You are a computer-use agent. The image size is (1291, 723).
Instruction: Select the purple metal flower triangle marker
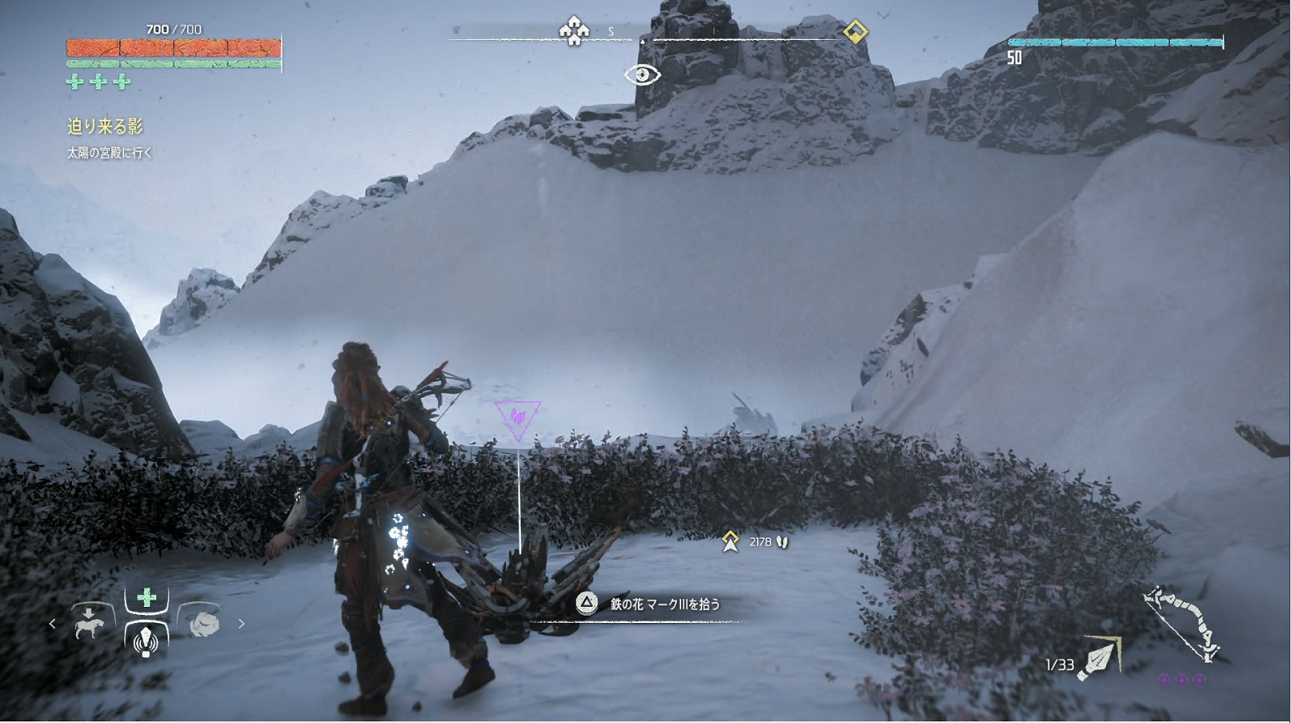coord(518,419)
